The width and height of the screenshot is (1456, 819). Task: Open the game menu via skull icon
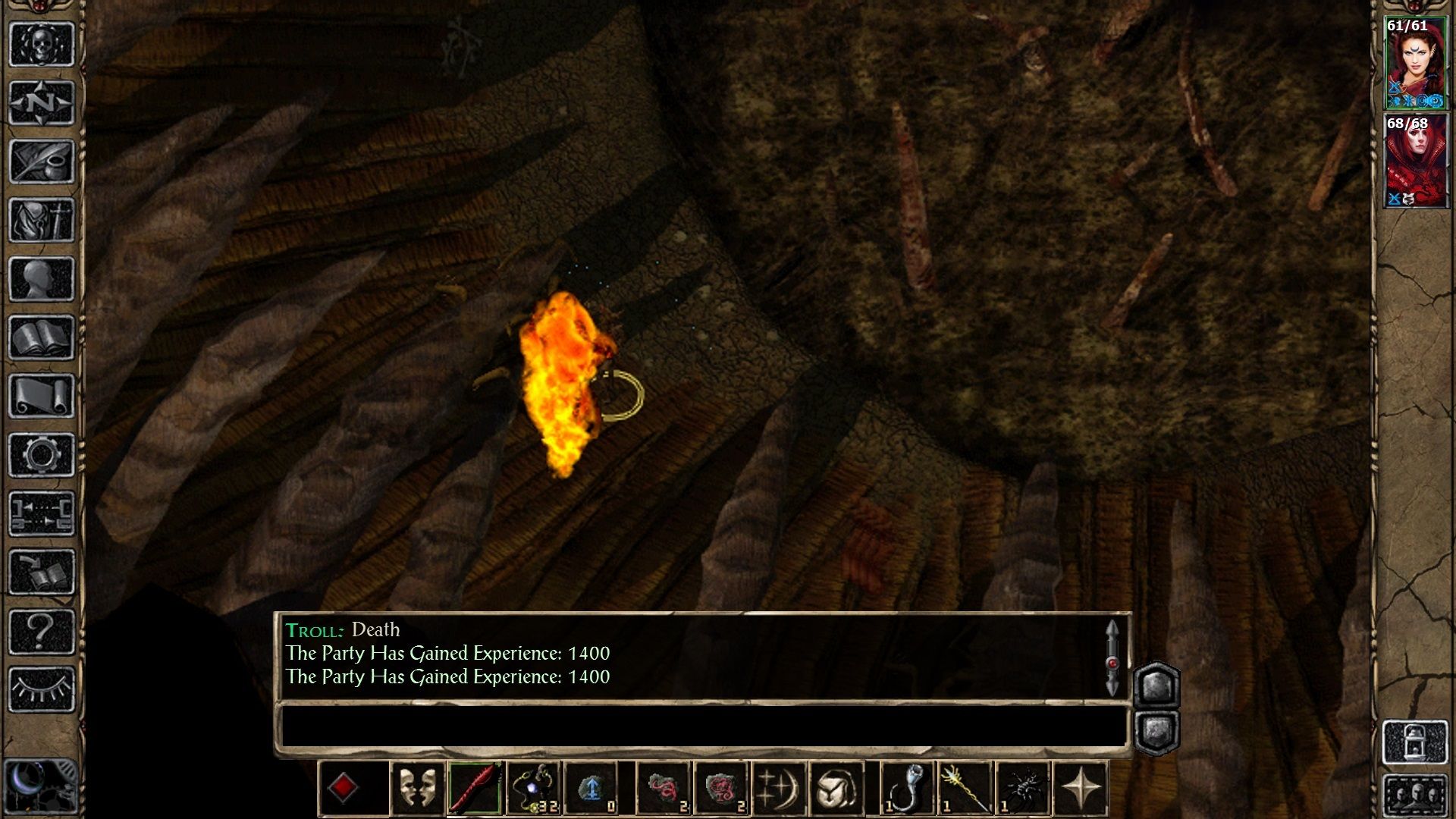[x=42, y=44]
